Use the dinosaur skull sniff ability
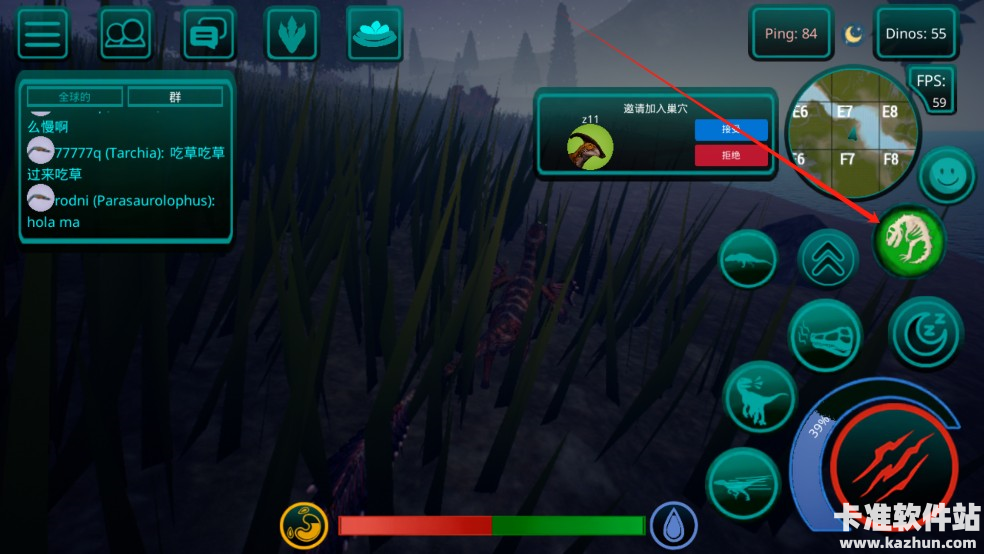The height and width of the screenshot is (554, 984). (825, 335)
